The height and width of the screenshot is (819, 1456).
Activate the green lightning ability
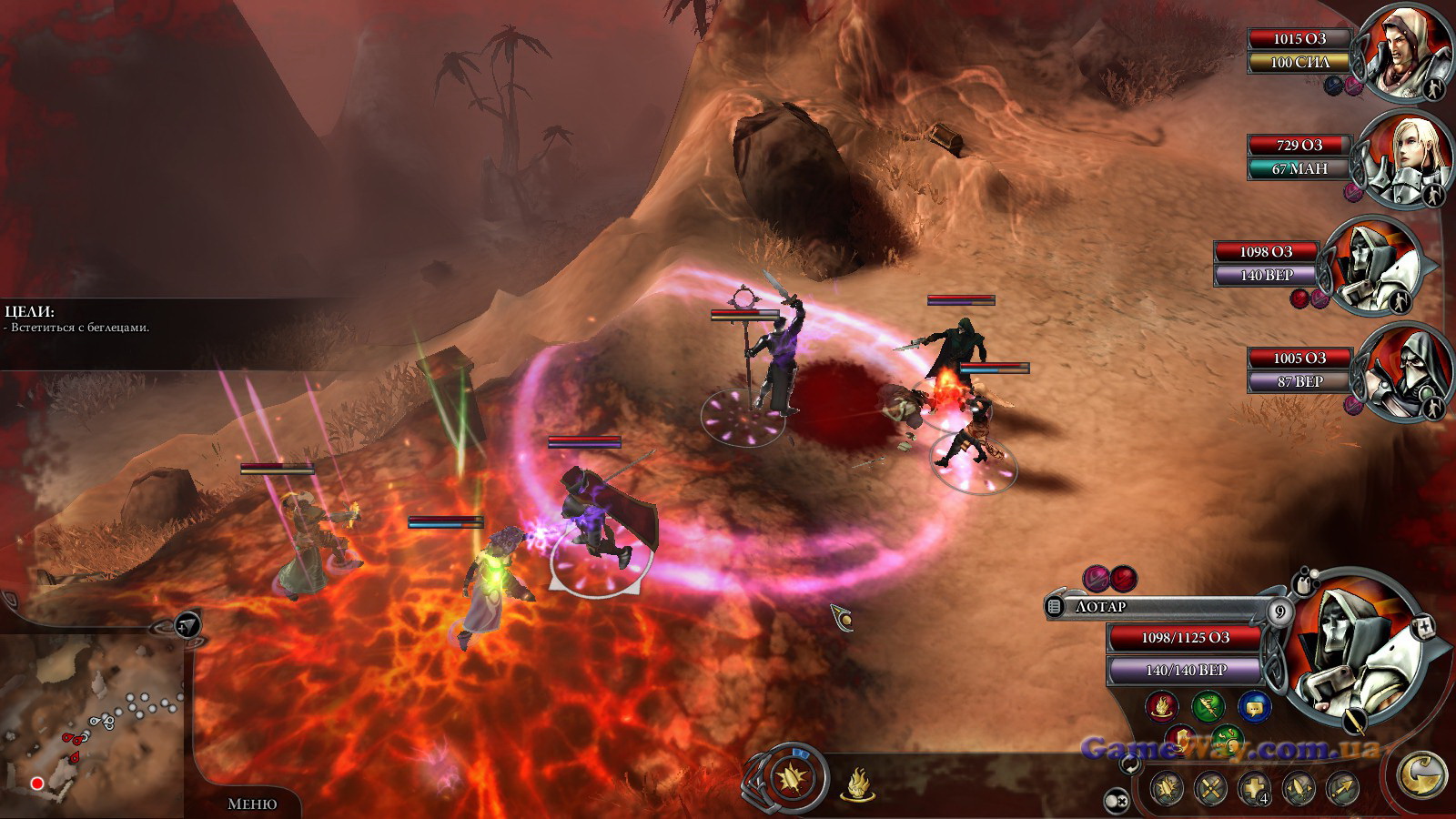click(x=1208, y=705)
